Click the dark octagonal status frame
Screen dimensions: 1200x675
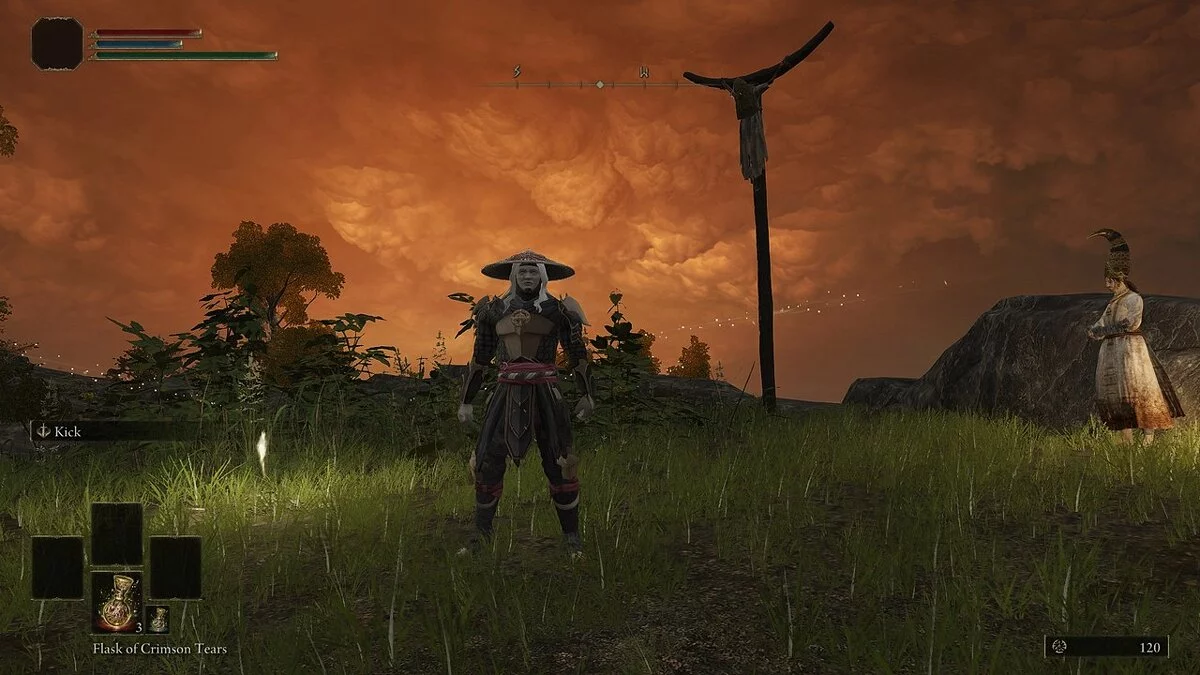57,44
